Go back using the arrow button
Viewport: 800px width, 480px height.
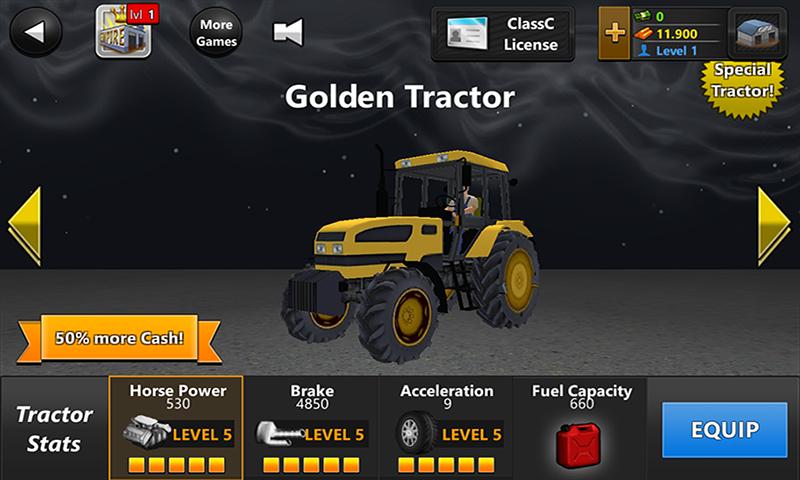[36, 32]
